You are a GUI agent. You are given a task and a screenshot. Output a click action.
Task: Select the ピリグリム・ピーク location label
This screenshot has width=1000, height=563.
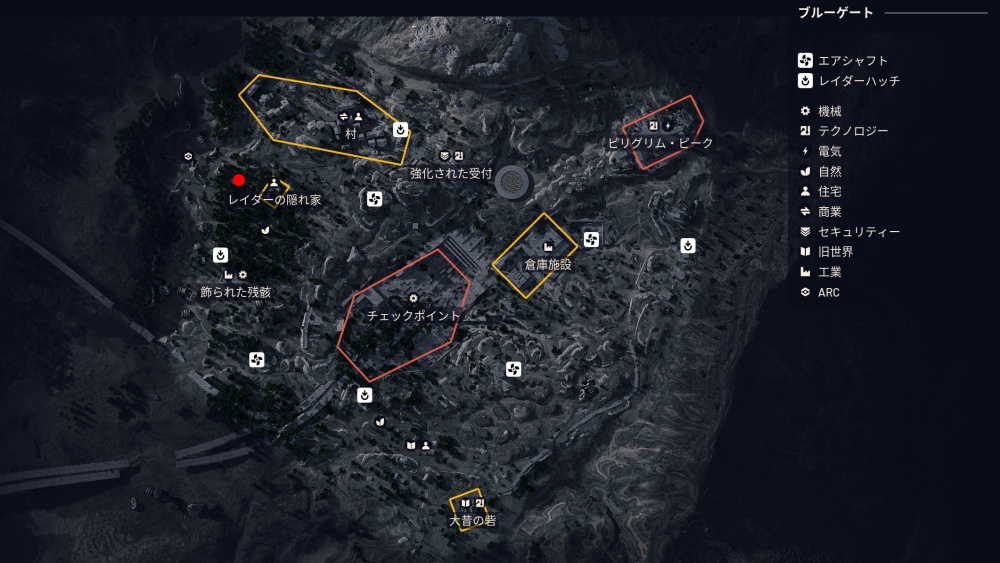(661, 143)
